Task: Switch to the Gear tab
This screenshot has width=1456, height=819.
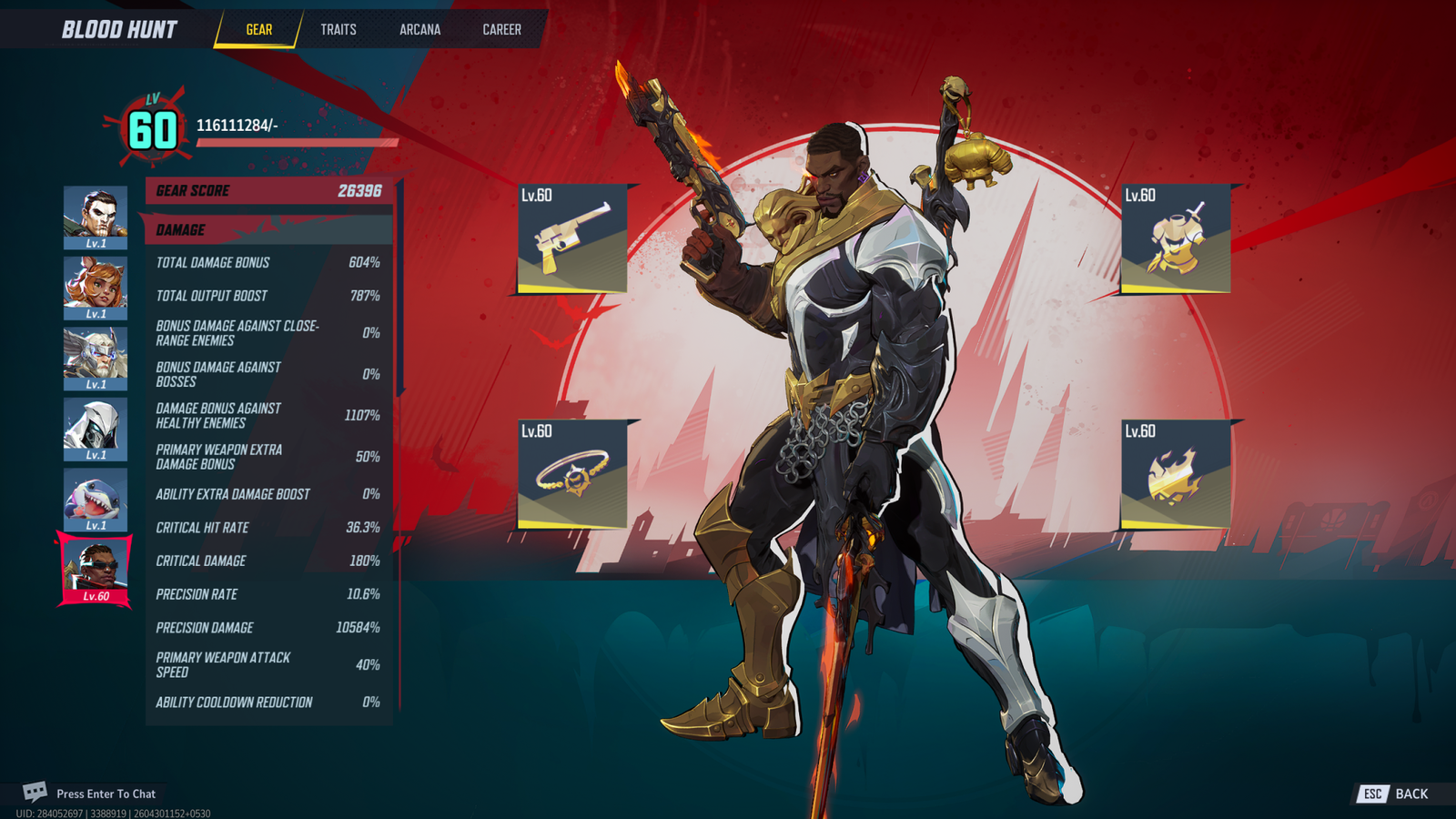Action: pyautogui.click(x=258, y=29)
